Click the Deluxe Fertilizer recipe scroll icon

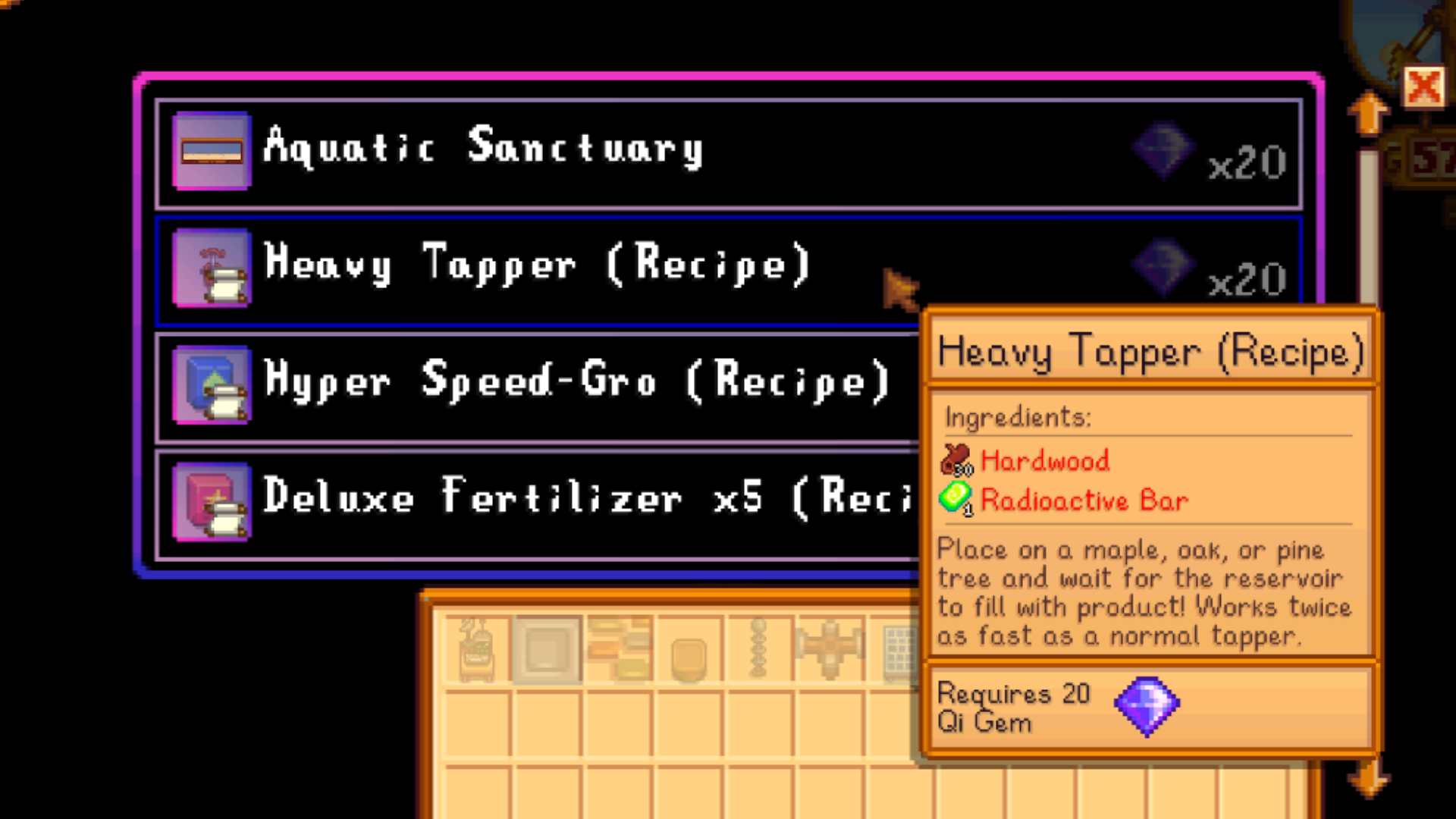click(x=211, y=502)
